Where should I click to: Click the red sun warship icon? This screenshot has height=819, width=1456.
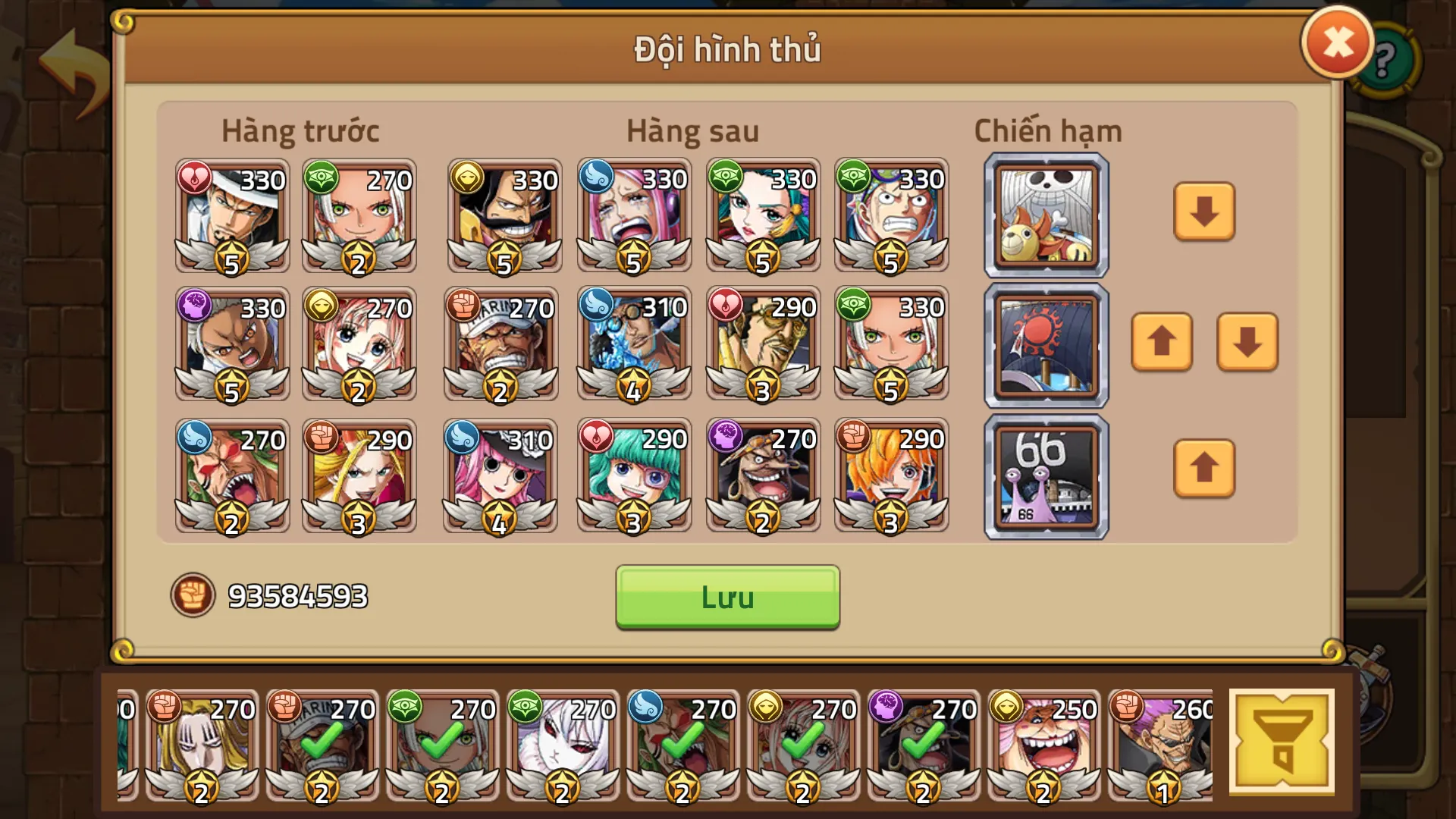(x=1045, y=344)
